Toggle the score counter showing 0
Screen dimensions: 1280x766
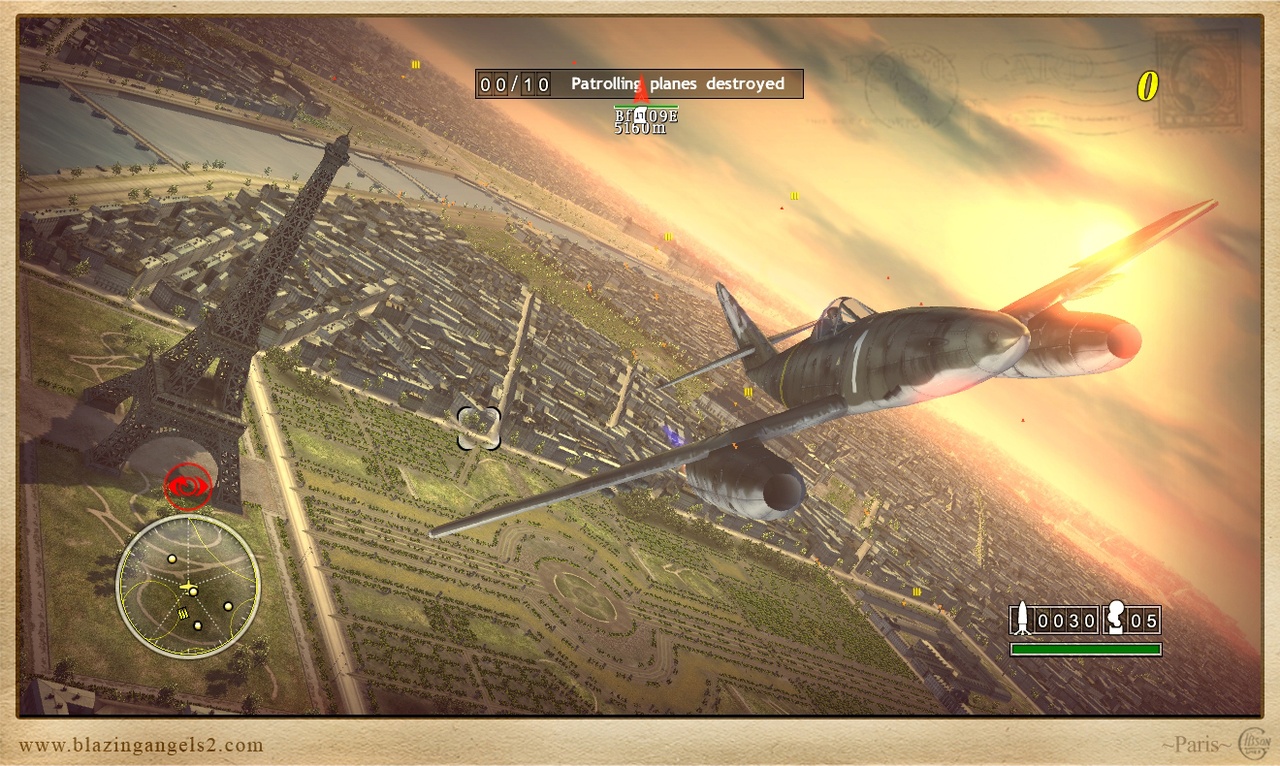tap(1148, 88)
